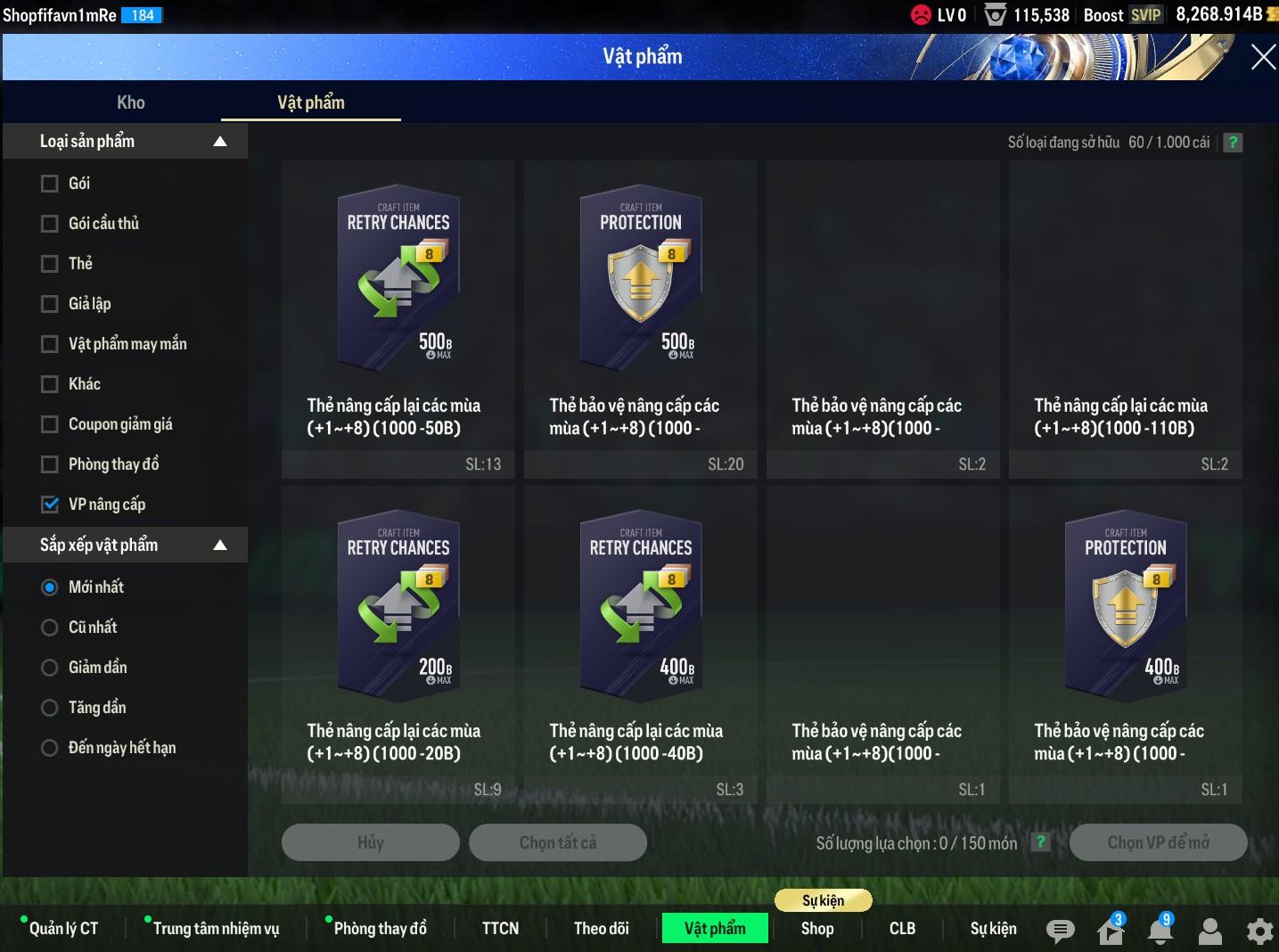Collapse the Sắp xếp vật phẩm section

point(220,546)
